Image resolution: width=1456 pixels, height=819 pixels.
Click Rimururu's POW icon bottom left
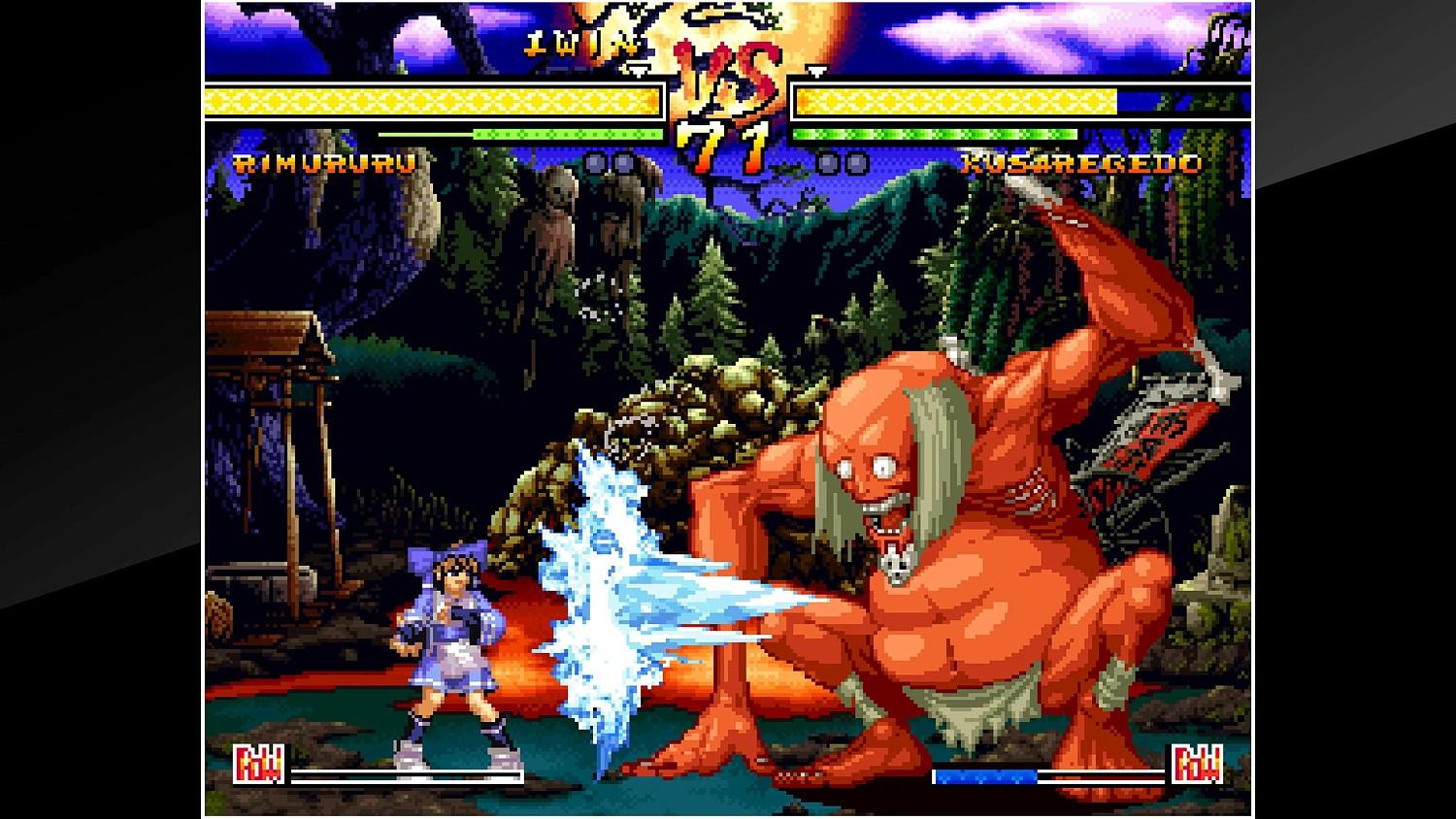(x=260, y=763)
